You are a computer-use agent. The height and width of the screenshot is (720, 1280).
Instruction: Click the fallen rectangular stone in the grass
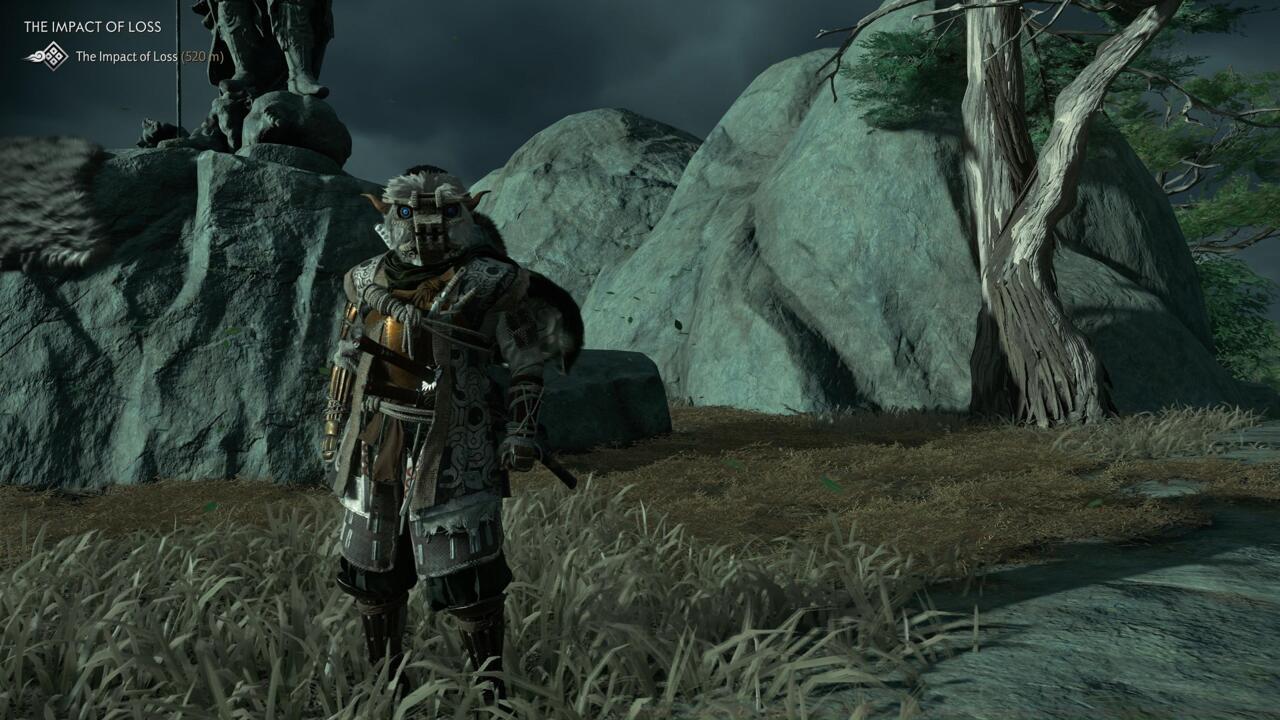tap(600, 390)
